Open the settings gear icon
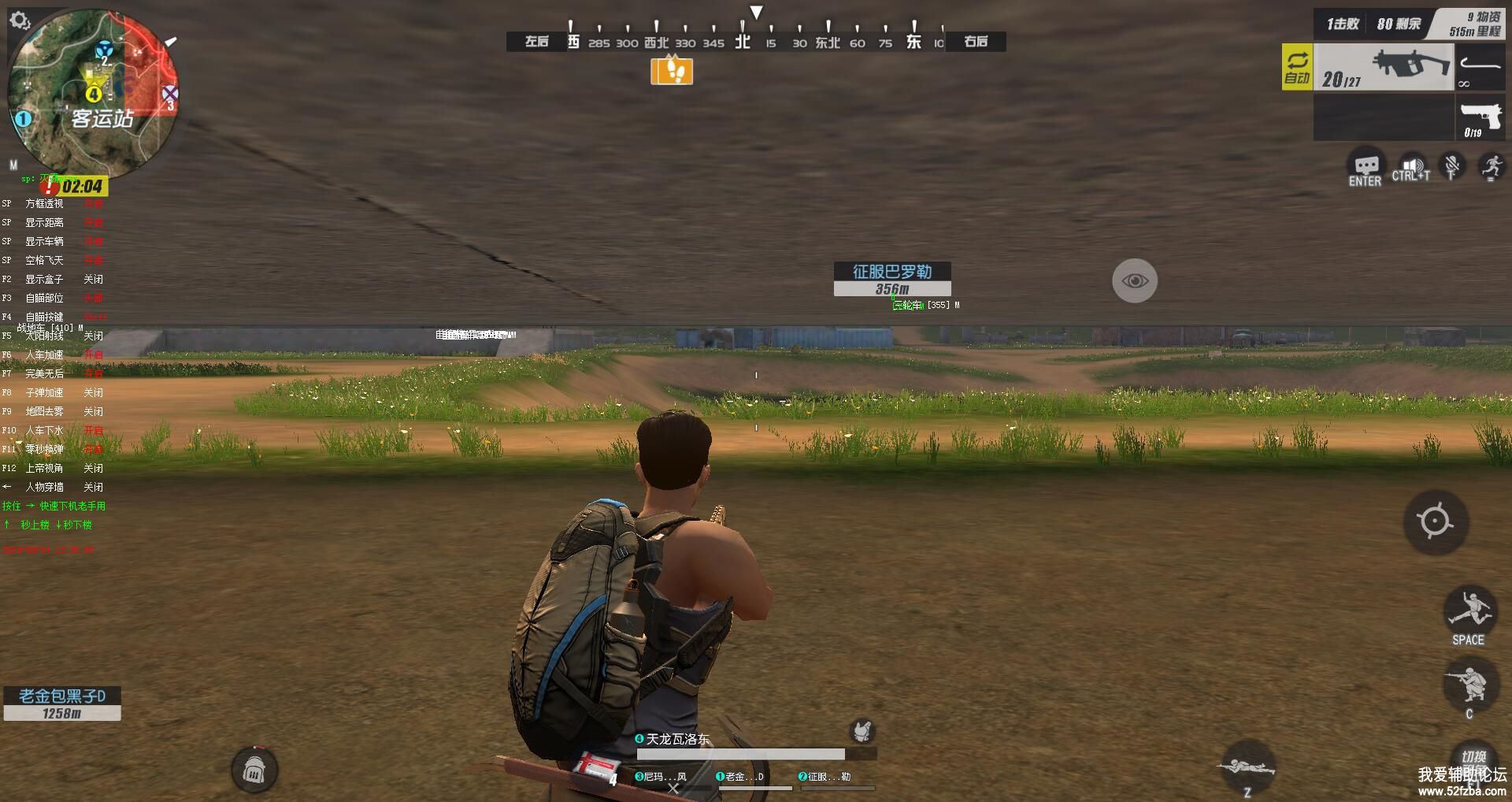1512x802 pixels. tap(20, 20)
